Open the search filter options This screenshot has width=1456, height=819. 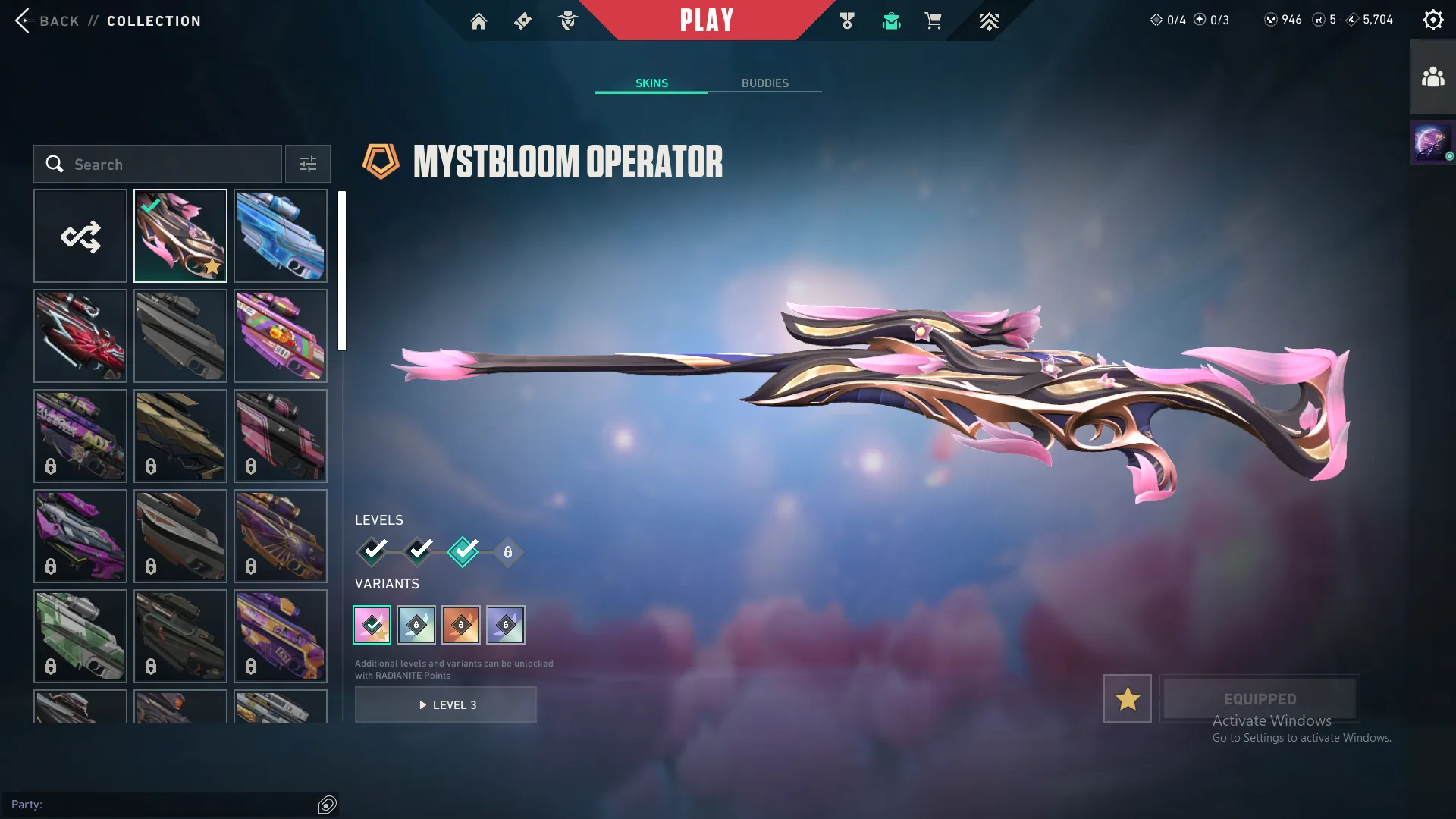point(307,164)
